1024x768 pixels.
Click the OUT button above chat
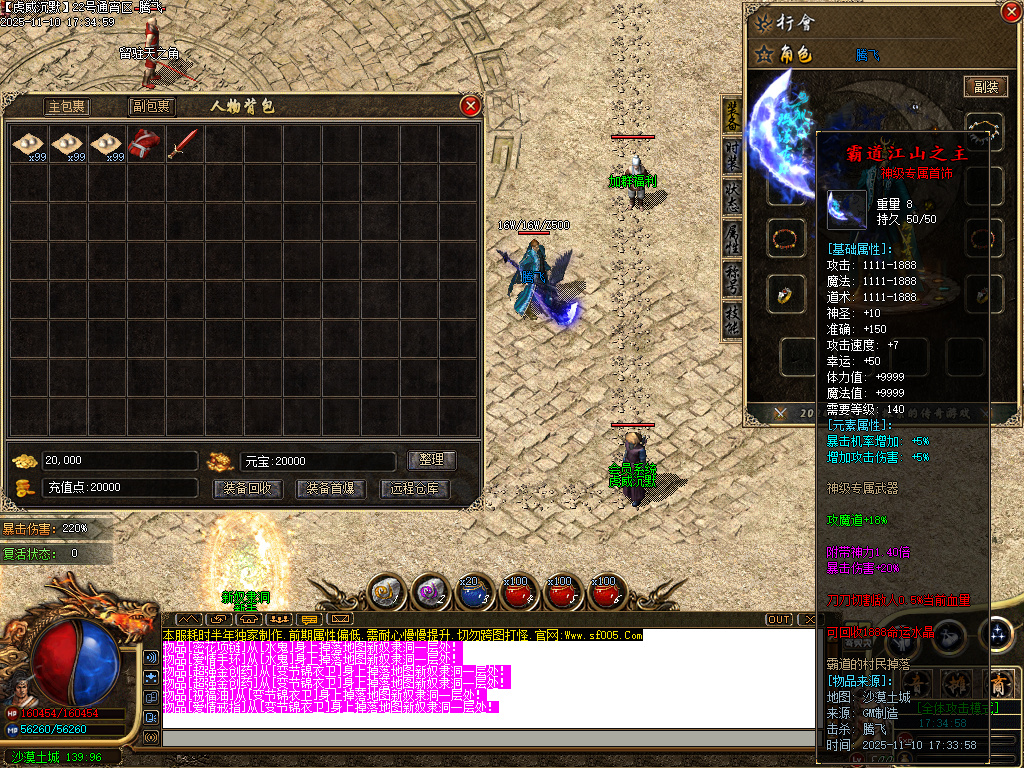[x=779, y=620]
